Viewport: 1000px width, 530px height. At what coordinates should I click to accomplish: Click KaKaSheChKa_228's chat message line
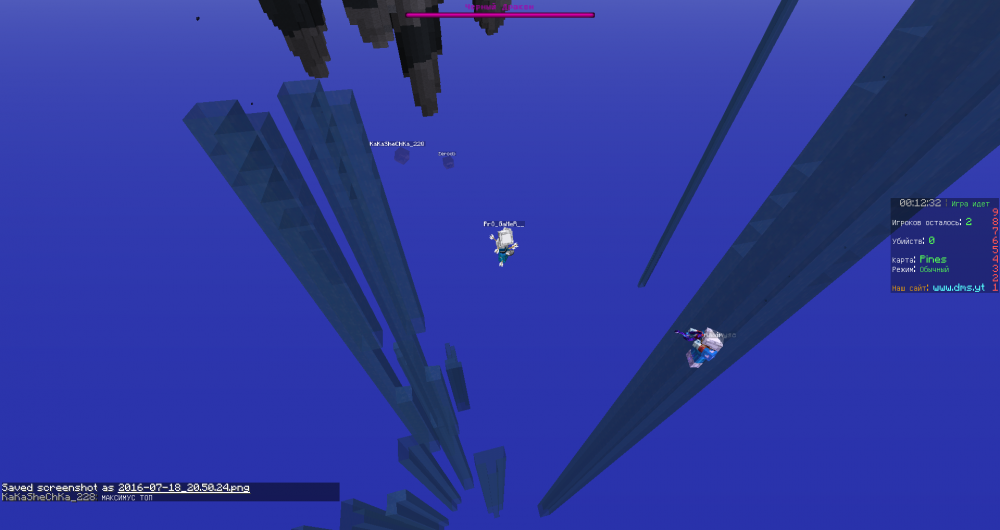[77, 497]
